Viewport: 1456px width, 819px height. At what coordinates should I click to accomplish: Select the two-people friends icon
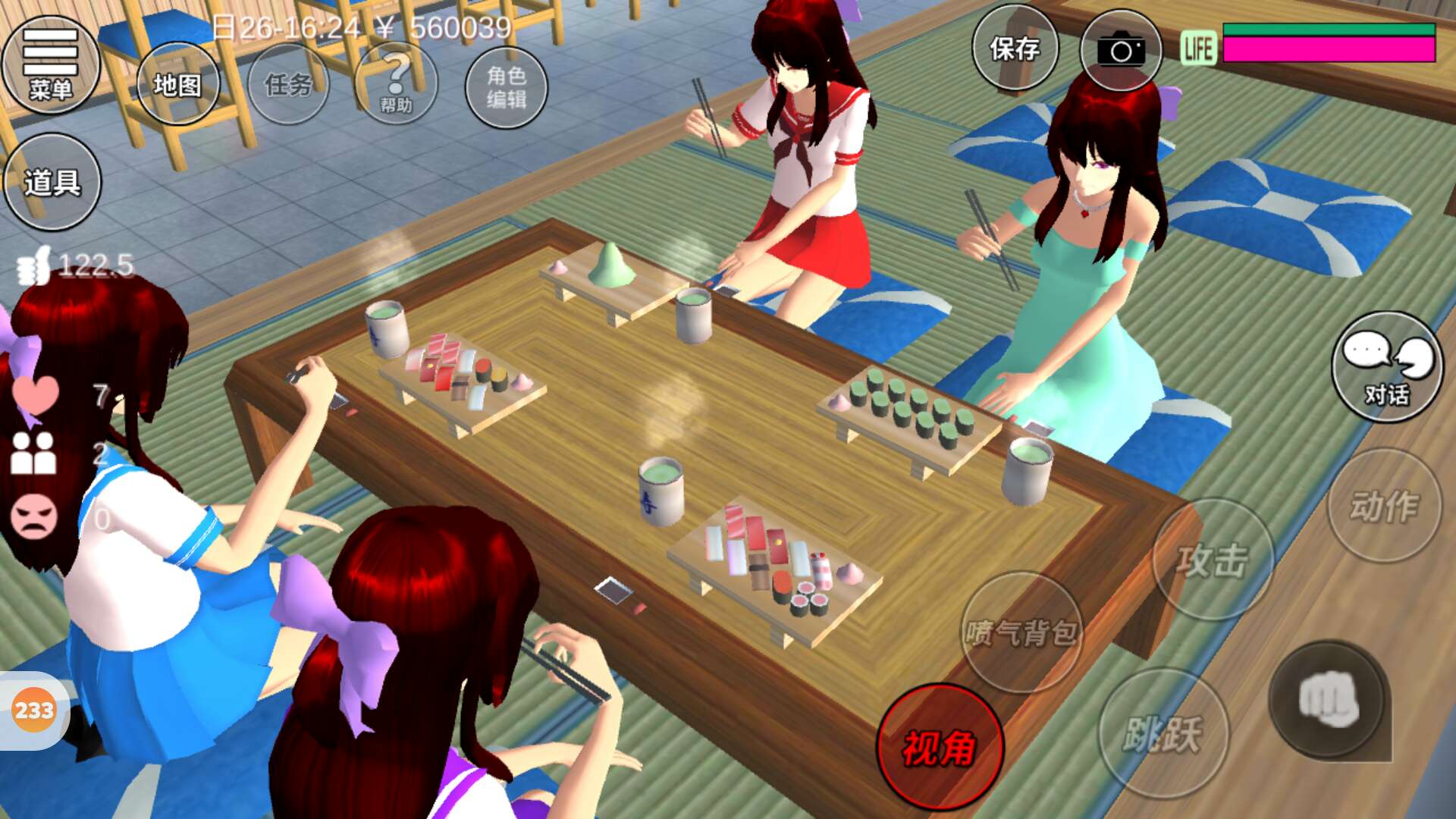(33, 453)
